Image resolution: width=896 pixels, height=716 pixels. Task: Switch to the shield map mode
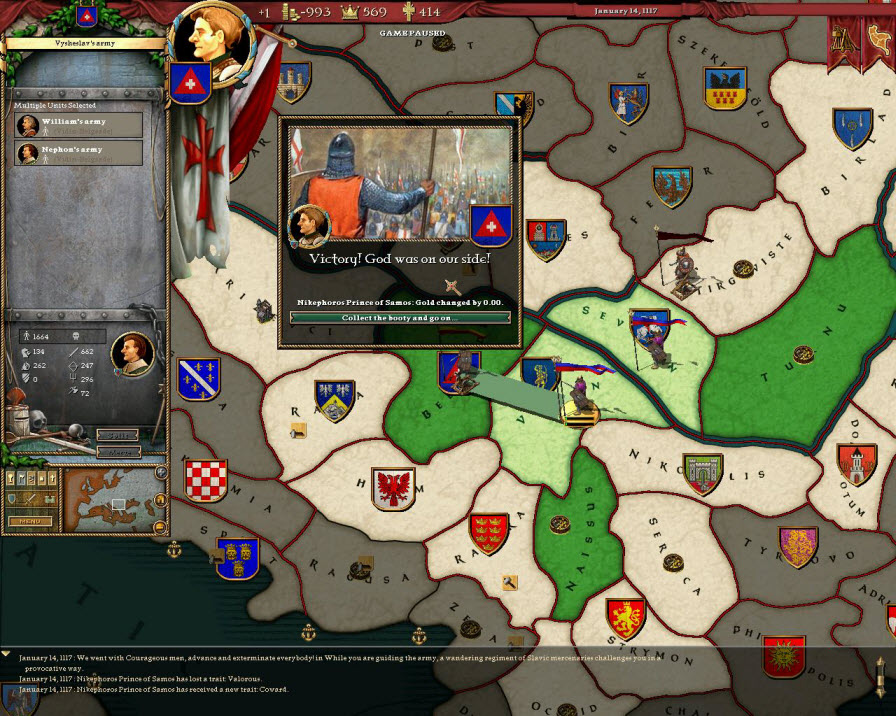point(14,499)
